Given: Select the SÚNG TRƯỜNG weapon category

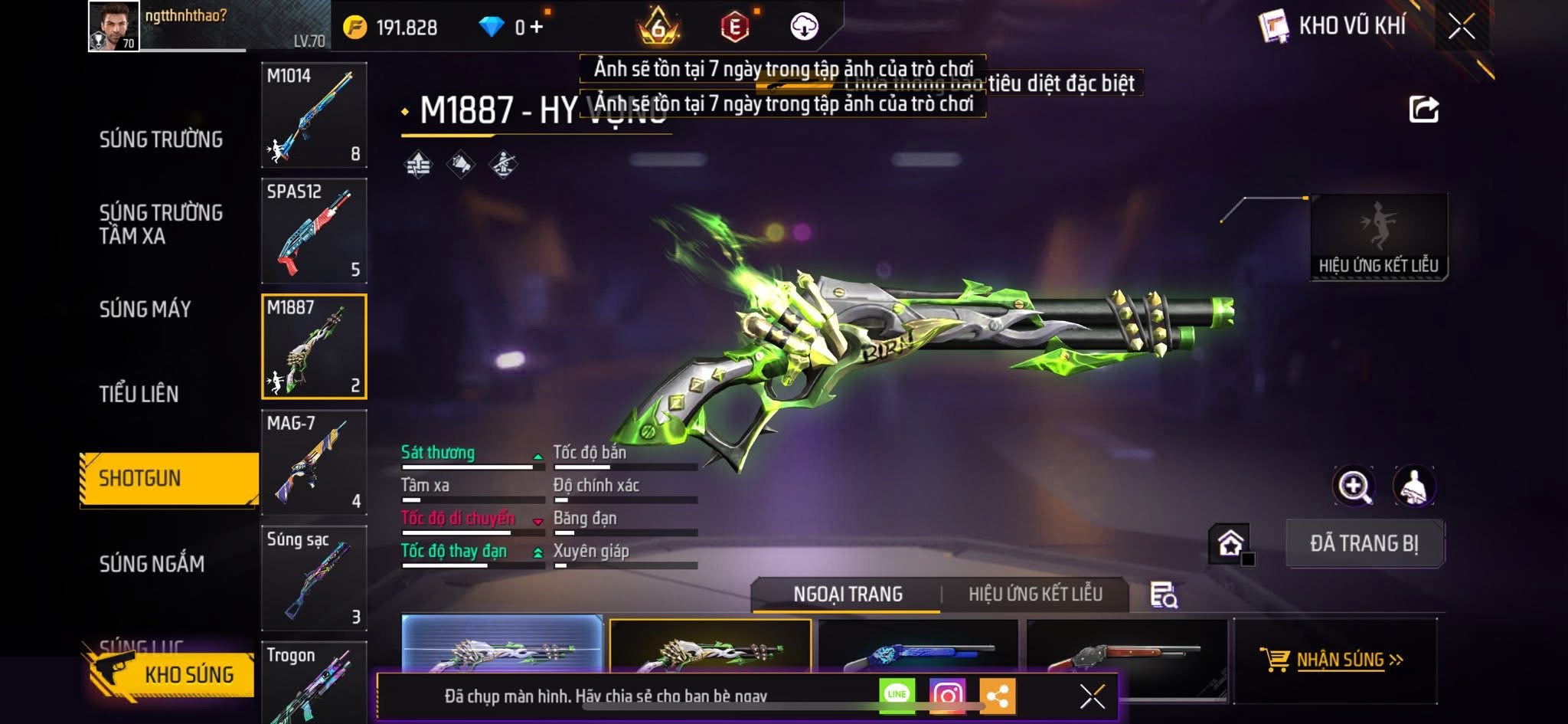Looking at the screenshot, I should point(161,139).
